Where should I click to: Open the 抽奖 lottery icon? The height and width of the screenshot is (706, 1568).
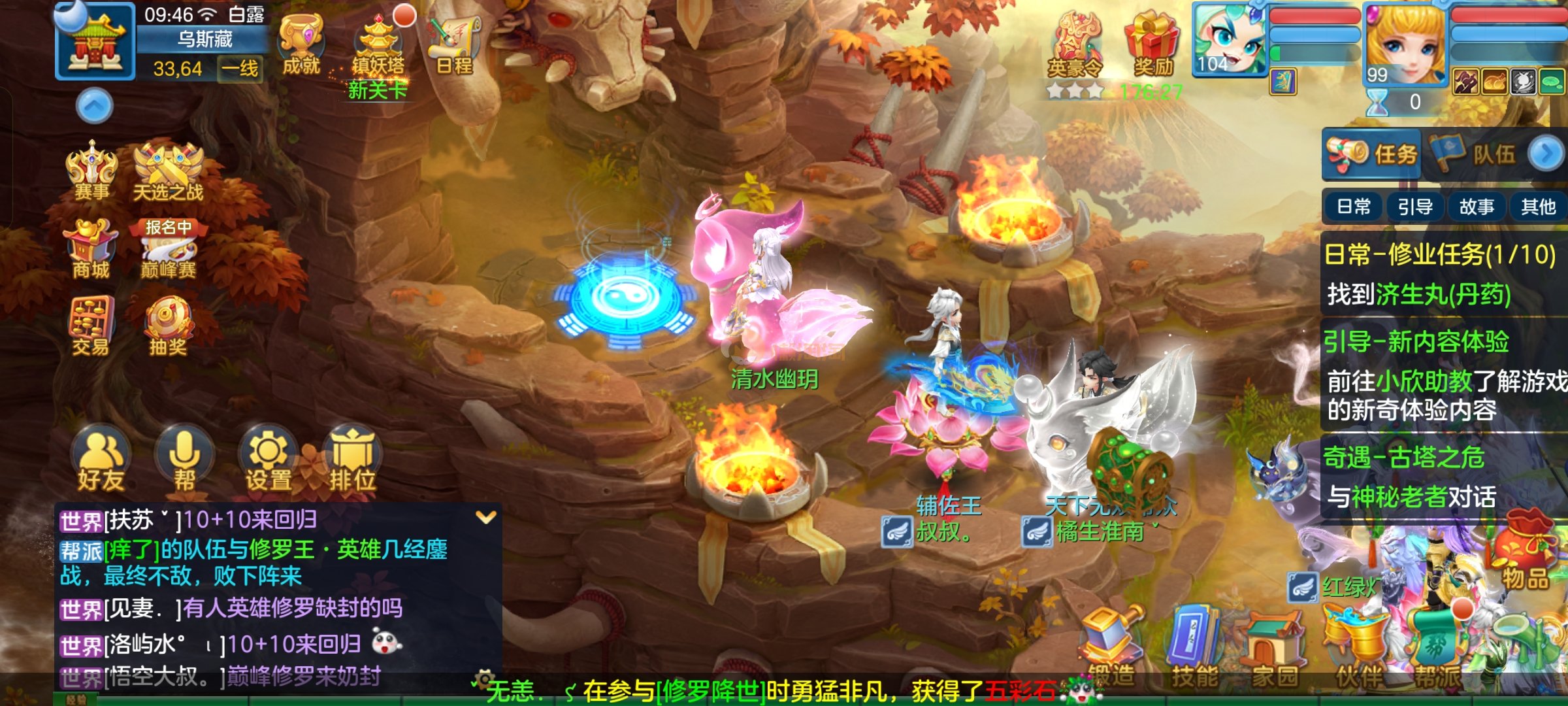[x=168, y=327]
